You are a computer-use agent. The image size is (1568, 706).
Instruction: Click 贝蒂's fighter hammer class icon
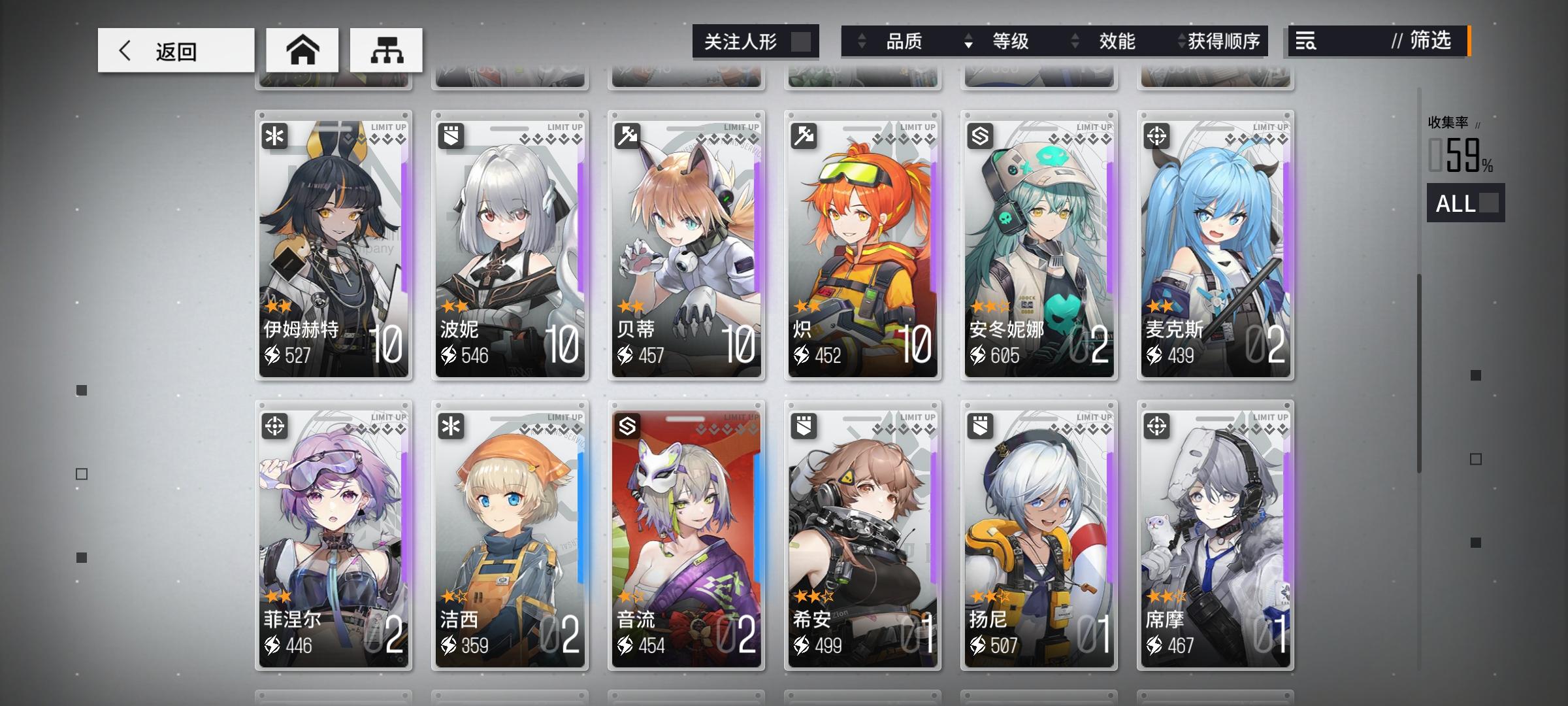point(628,137)
